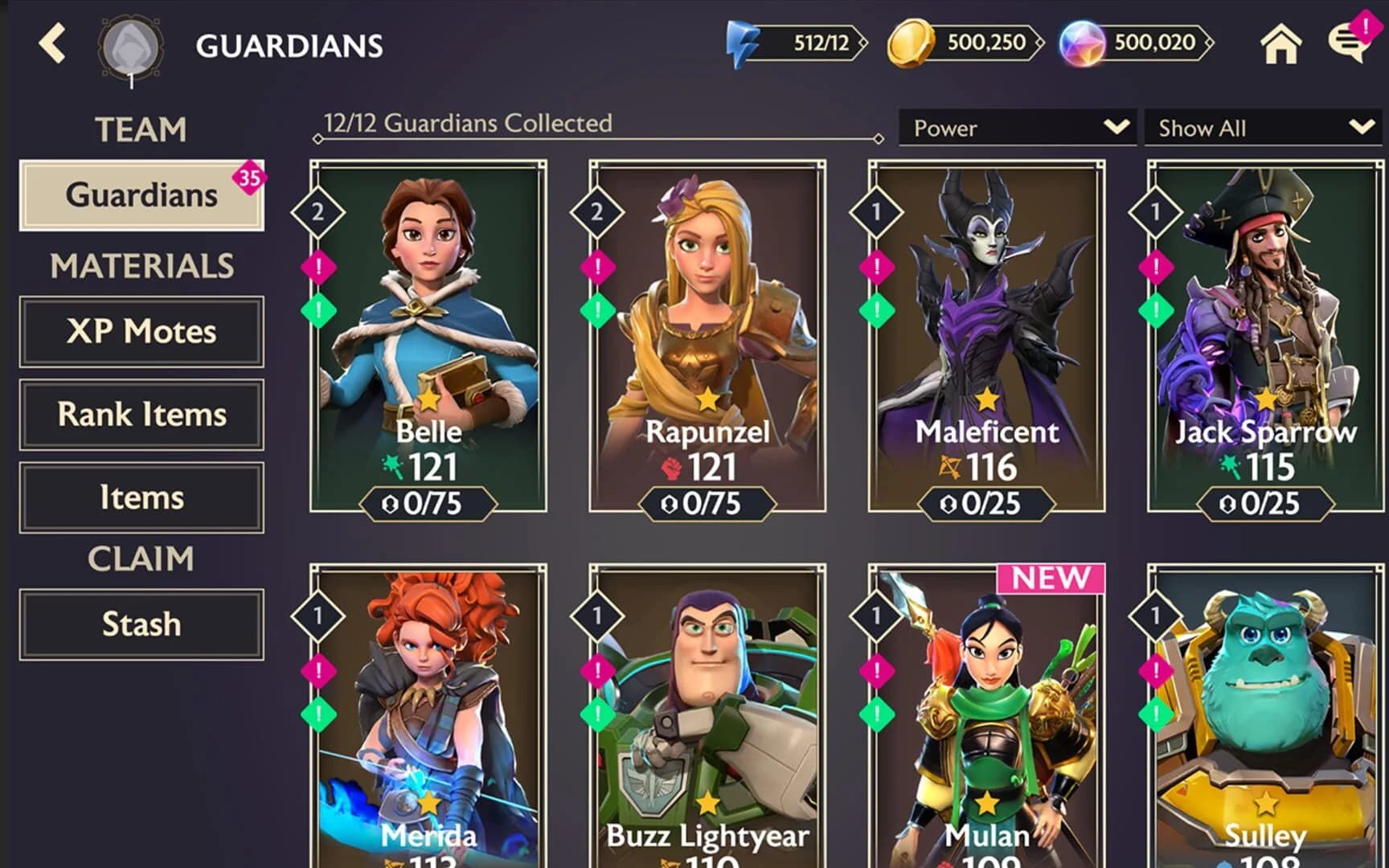The height and width of the screenshot is (868, 1389).
Task: Open the Stash under Claim
Action: pyautogui.click(x=141, y=624)
